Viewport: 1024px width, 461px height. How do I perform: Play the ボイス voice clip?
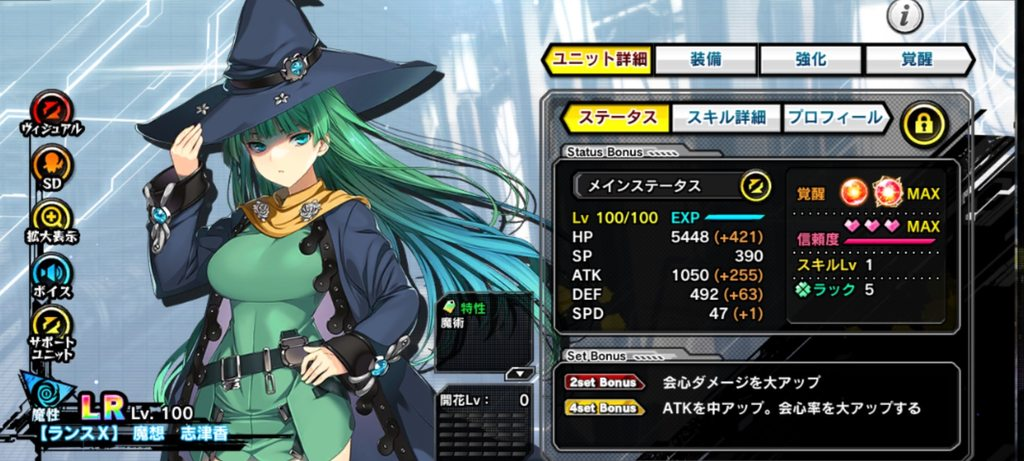coord(50,273)
